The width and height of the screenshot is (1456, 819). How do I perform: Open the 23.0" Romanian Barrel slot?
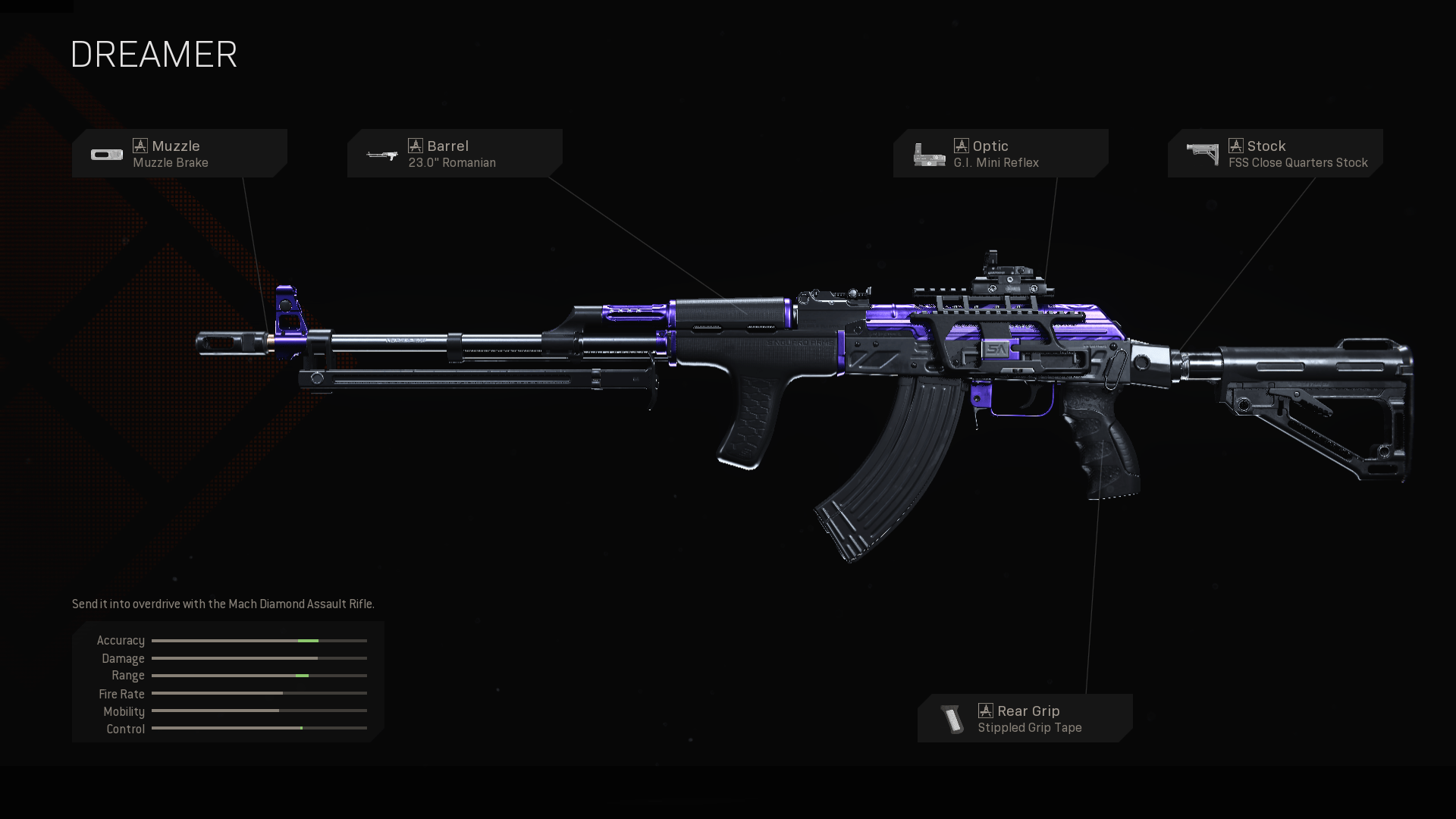click(x=454, y=153)
